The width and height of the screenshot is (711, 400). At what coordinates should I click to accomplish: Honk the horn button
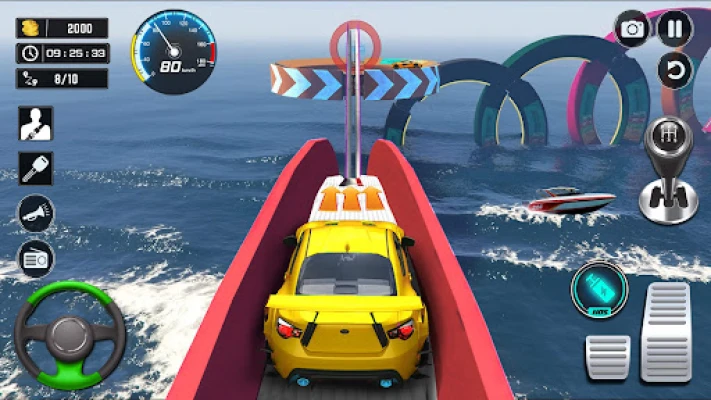[36, 213]
